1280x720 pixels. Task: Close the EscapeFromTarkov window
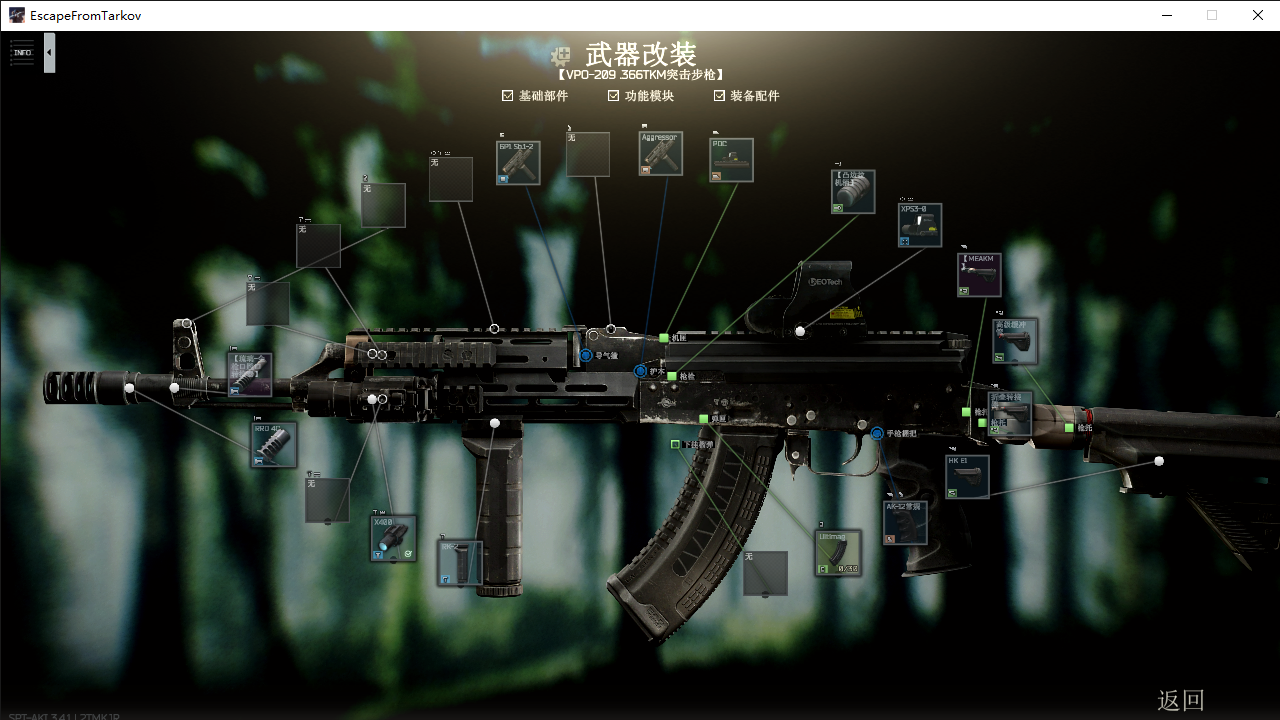[x=1258, y=15]
